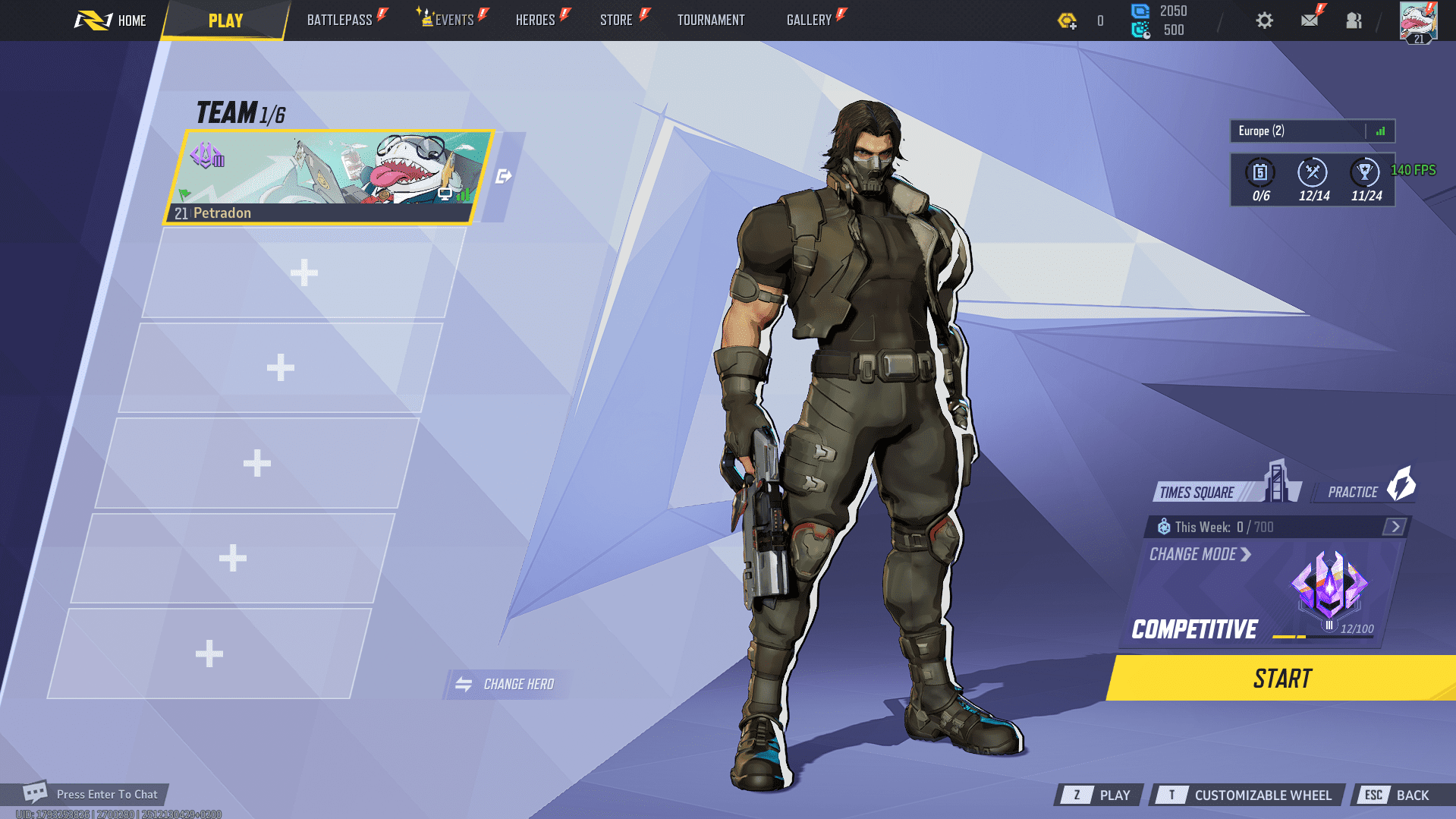Screen dimensions: 1456x819
Task: Switch to the Heroes tab
Action: click(x=535, y=20)
